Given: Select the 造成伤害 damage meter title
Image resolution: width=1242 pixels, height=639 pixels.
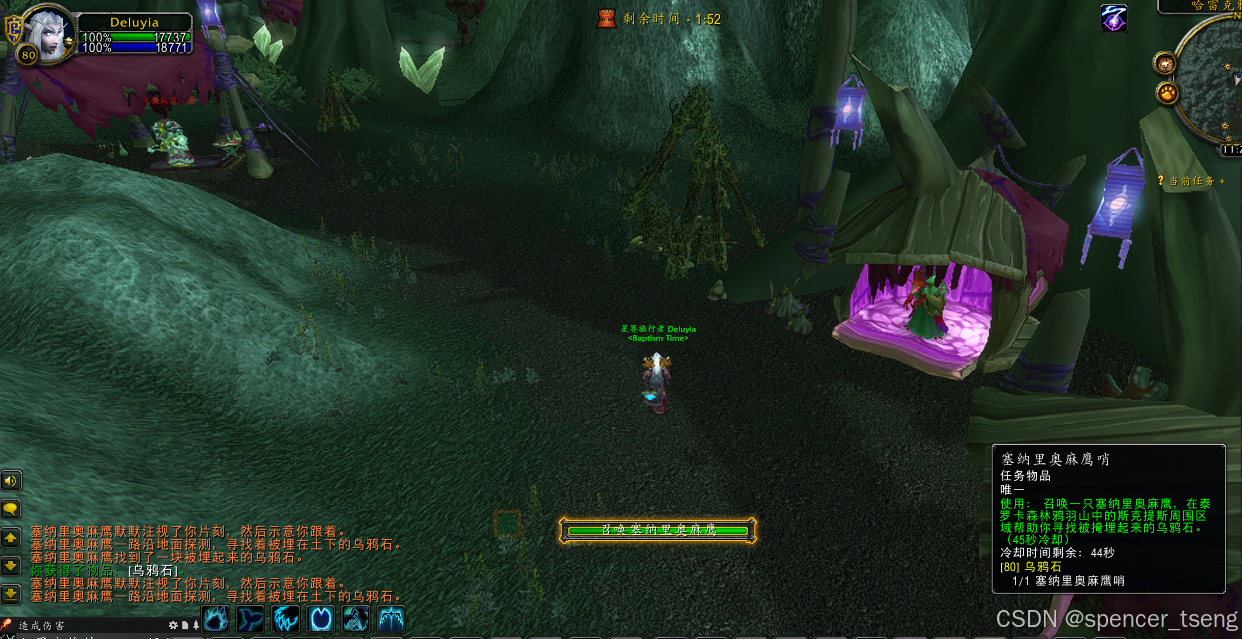Looking at the screenshot, I should (x=43, y=626).
